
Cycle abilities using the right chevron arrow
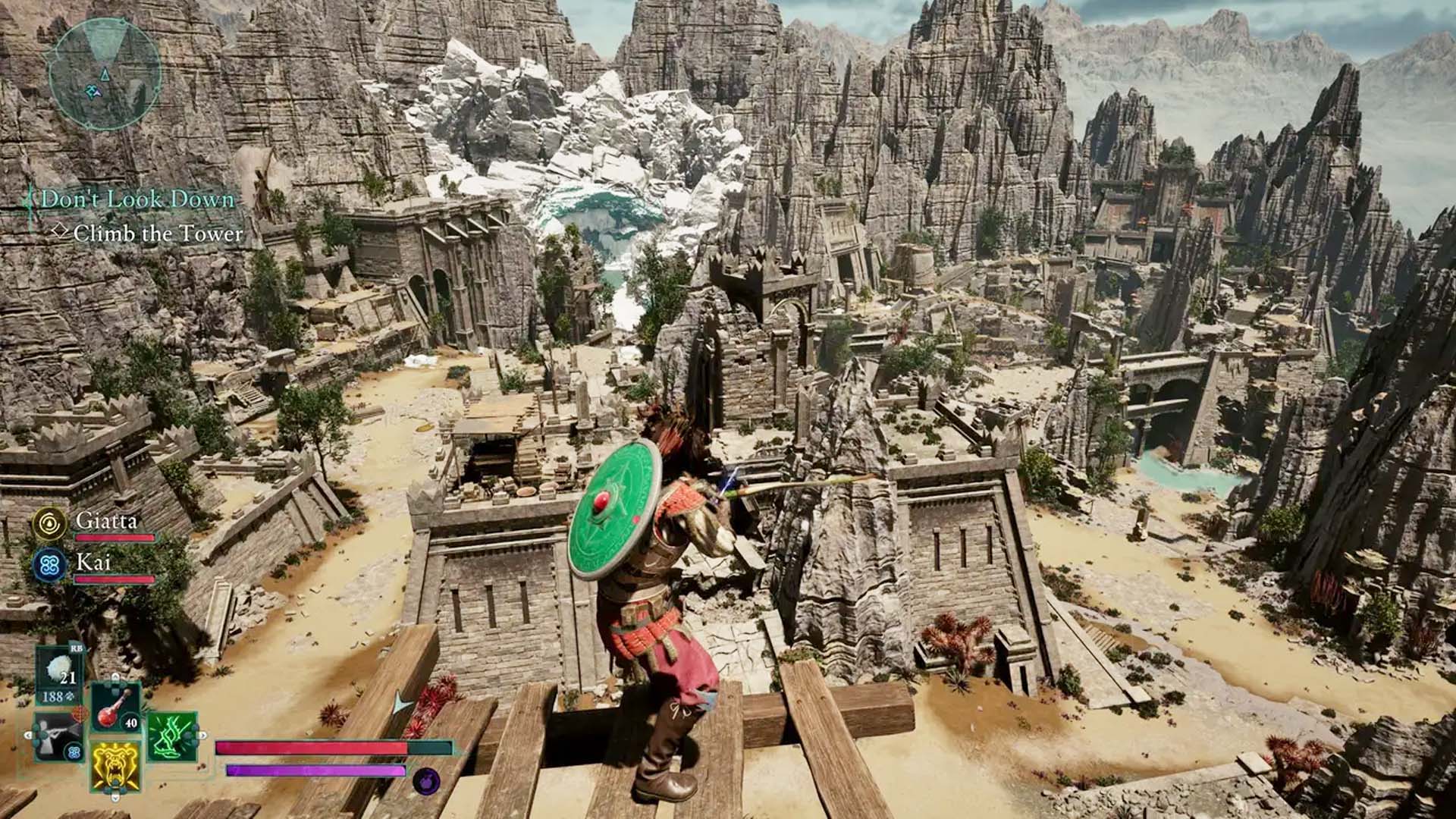(202, 735)
